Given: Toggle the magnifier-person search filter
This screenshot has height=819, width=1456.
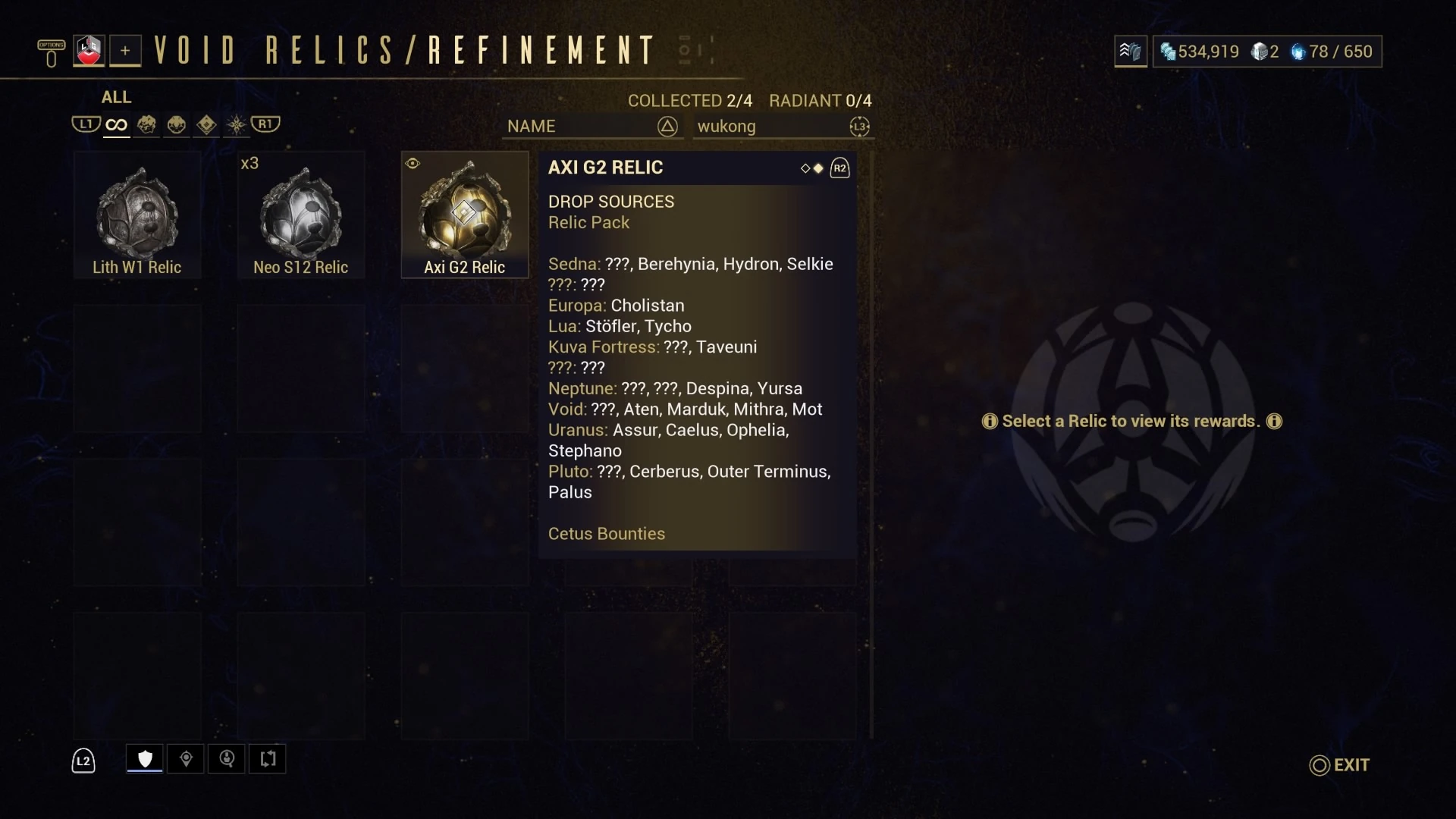Looking at the screenshot, I should click(227, 758).
